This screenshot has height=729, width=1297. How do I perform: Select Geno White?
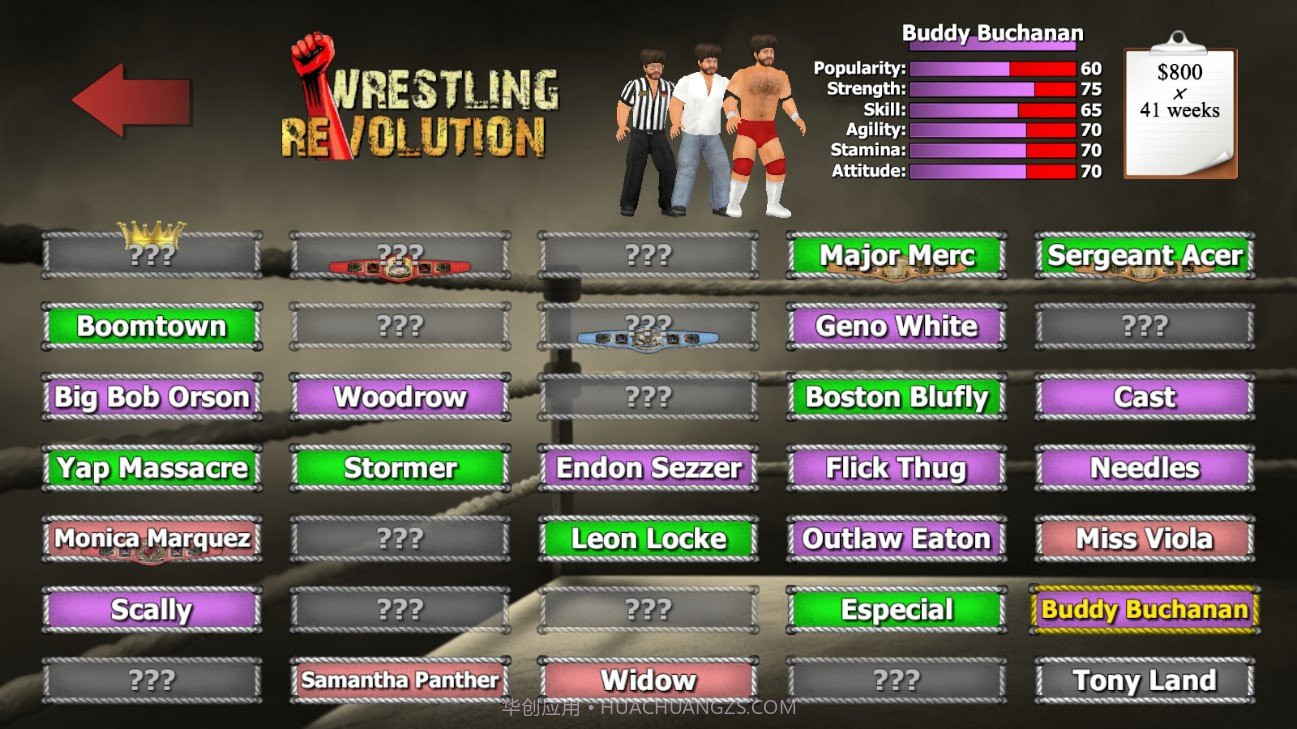(896, 327)
